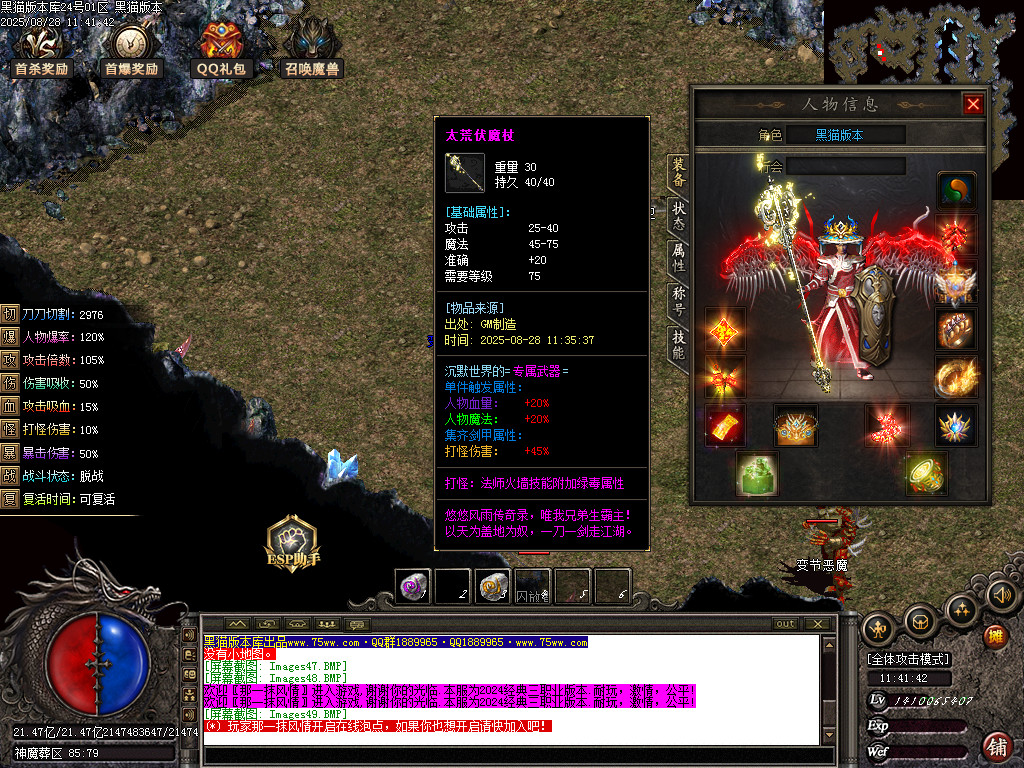Image resolution: width=1024 pixels, height=768 pixels.
Task: Open the ESP助手 assistant
Action: (292, 545)
